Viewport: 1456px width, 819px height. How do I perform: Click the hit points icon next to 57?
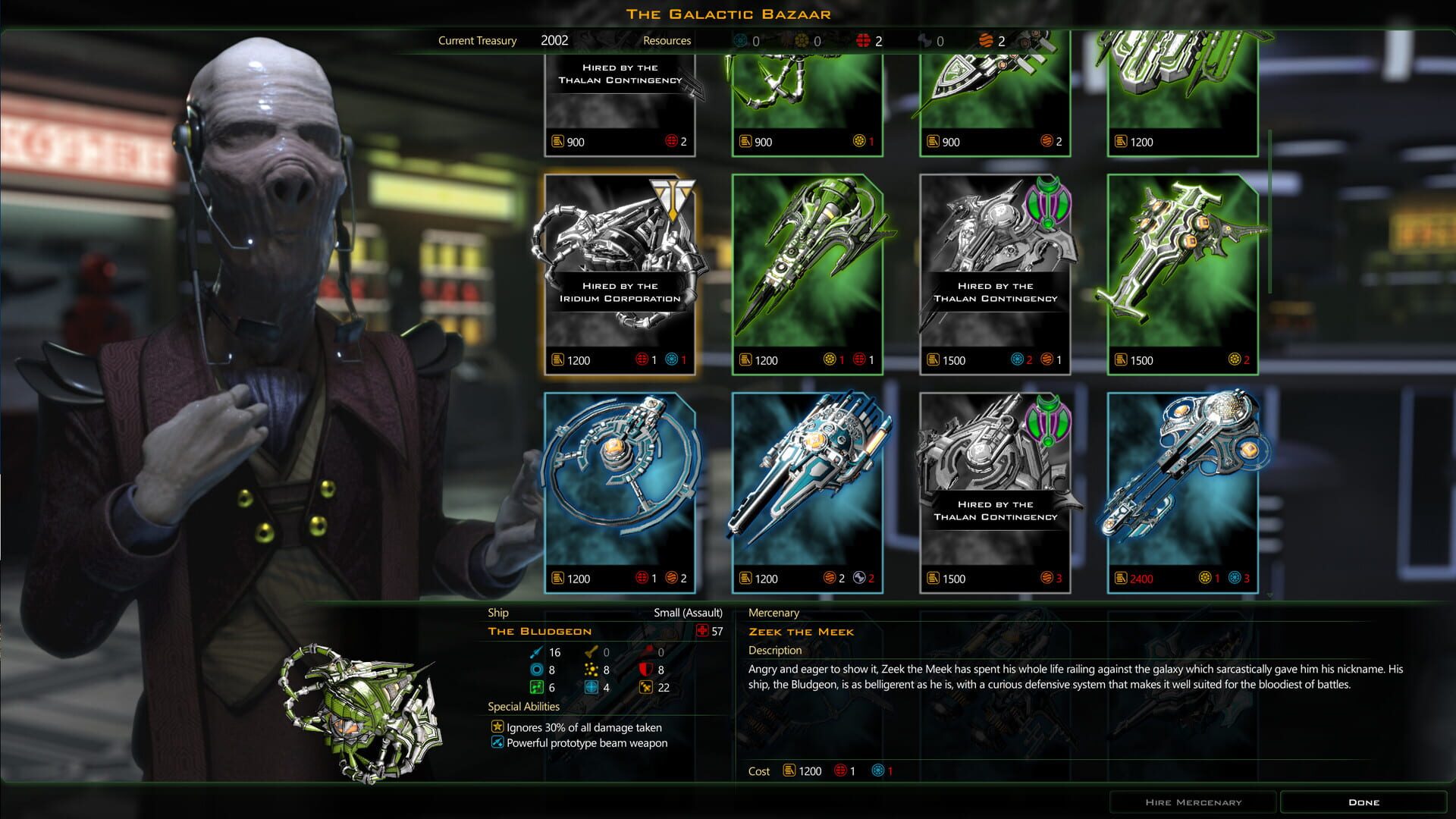tap(701, 631)
